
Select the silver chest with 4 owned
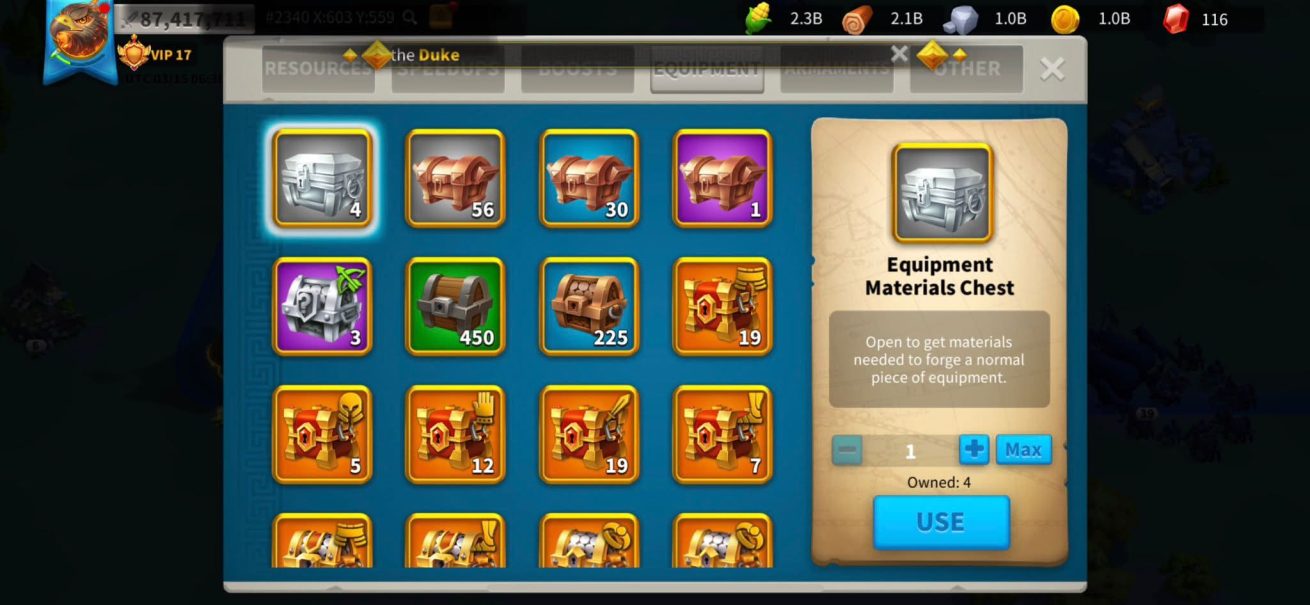point(322,178)
